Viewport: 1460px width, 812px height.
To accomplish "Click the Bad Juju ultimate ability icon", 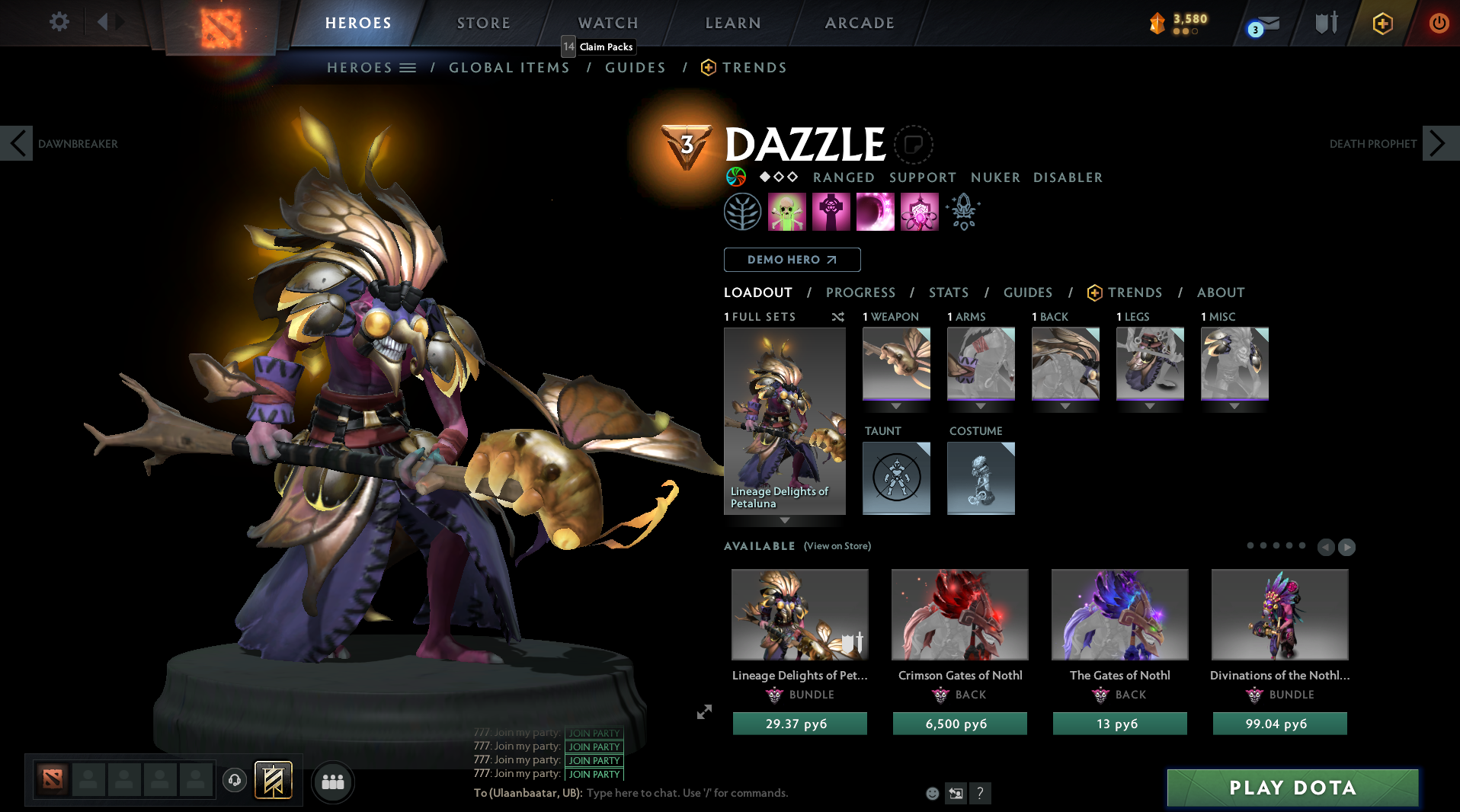I will pos(919,212).
